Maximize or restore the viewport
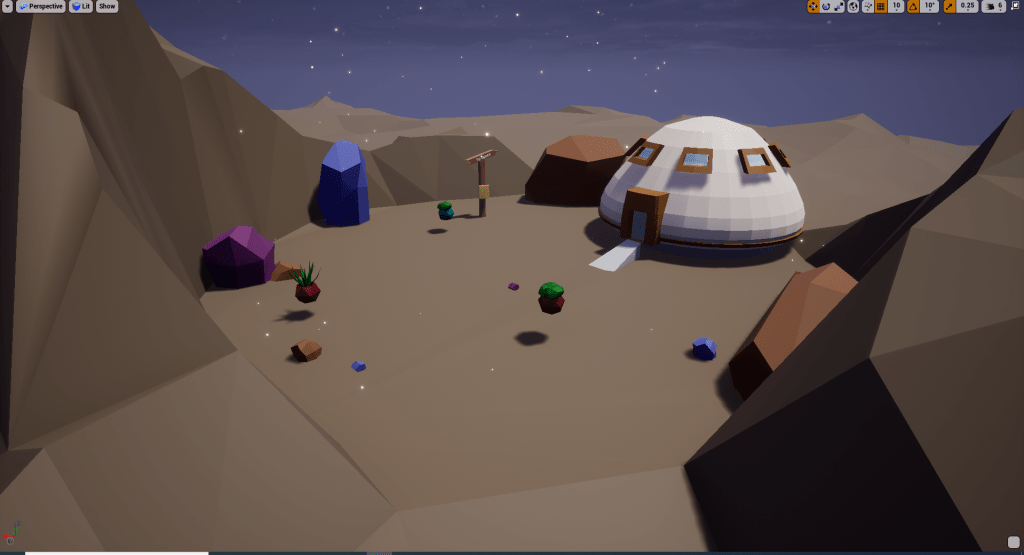The width and height of the screenshot is (1024, 555). tap(1015, 6)
